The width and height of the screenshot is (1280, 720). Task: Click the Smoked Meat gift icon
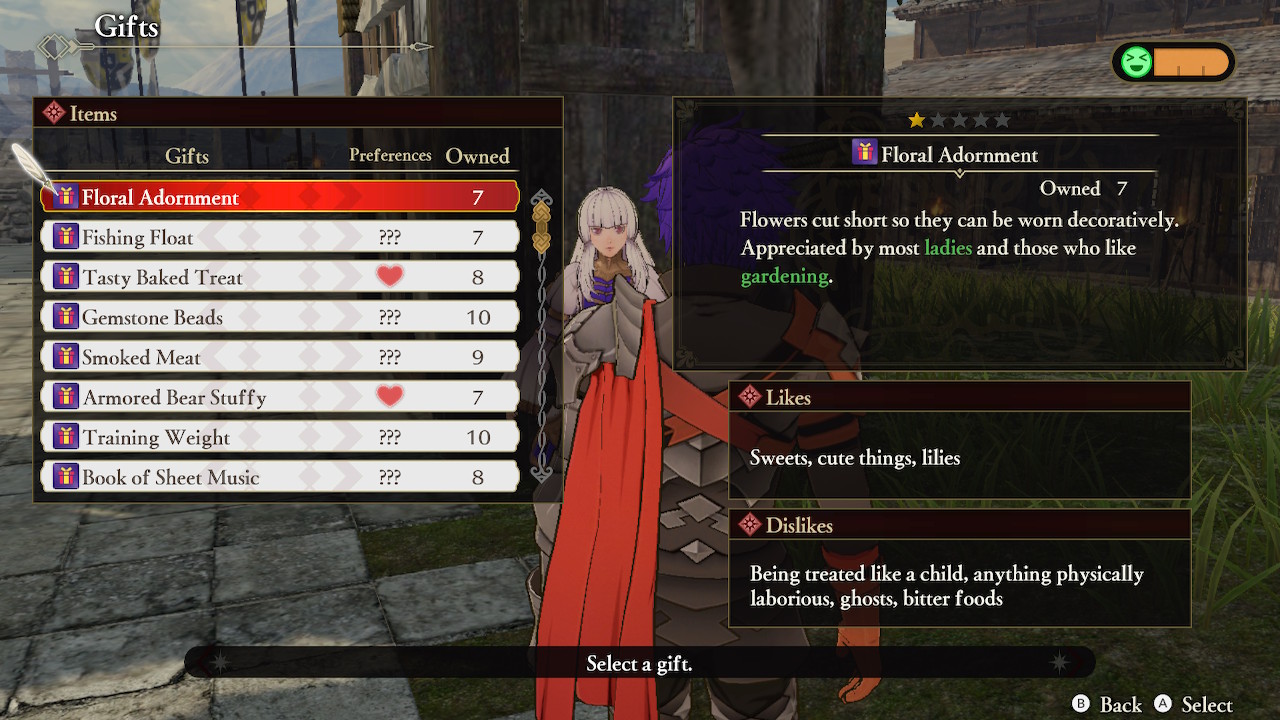point(65,356)
